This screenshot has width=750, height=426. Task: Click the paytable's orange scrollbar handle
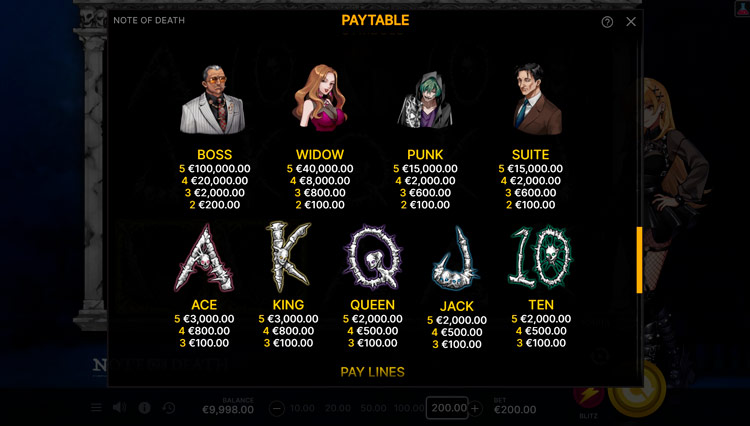(639, 260)
